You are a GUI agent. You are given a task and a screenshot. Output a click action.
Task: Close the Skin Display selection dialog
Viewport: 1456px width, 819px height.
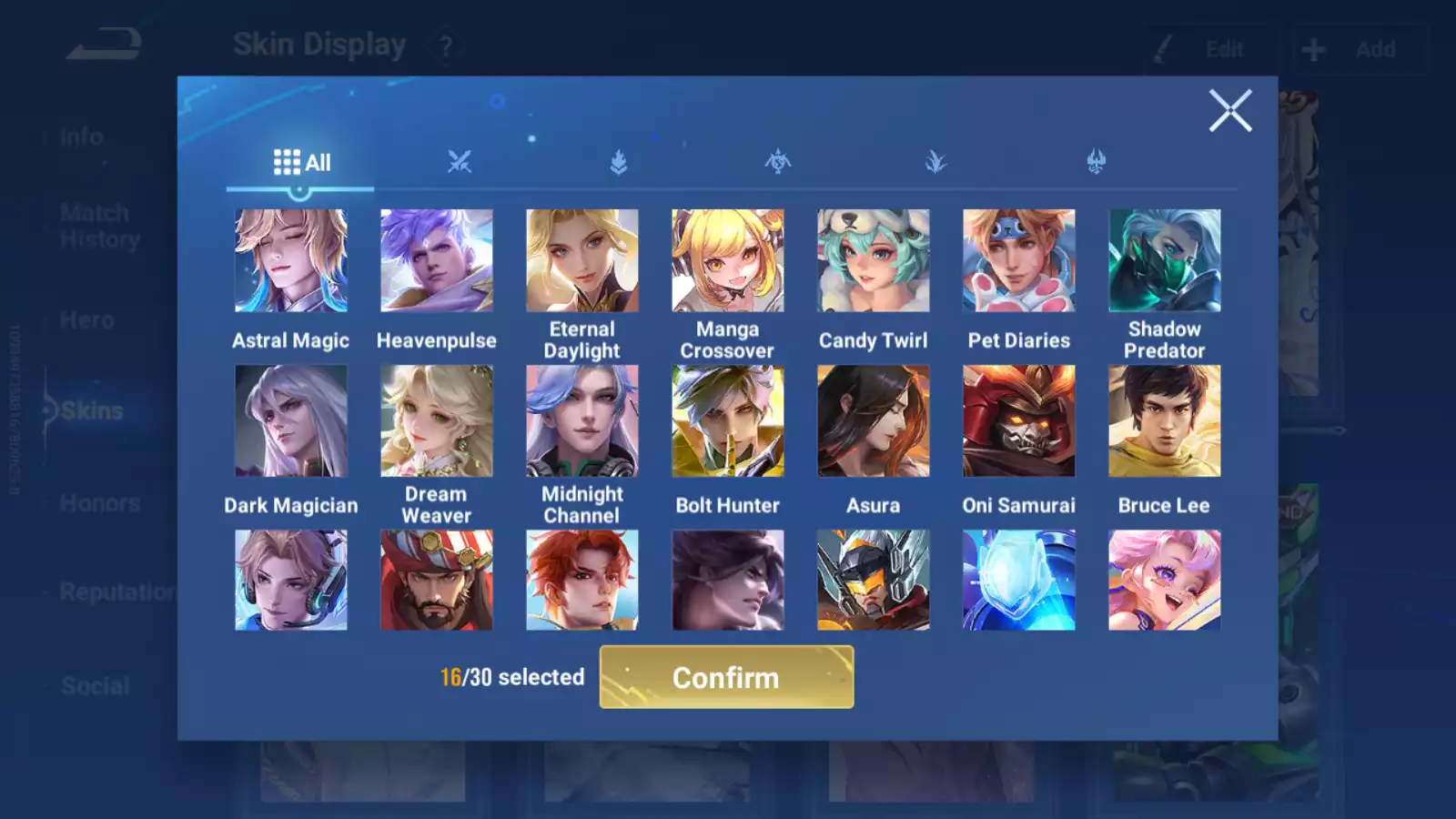coord(1231,111)
